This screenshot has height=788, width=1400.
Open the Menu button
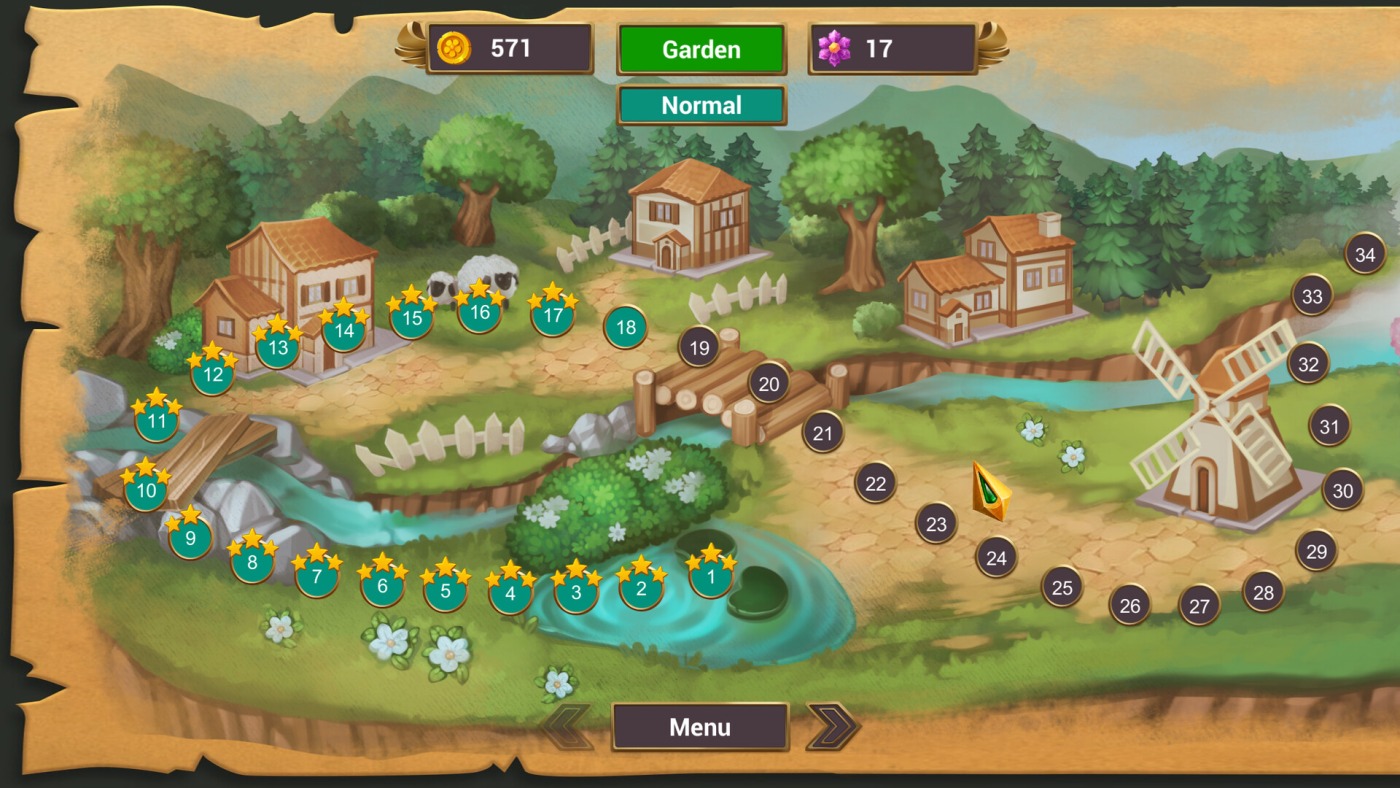700,727
